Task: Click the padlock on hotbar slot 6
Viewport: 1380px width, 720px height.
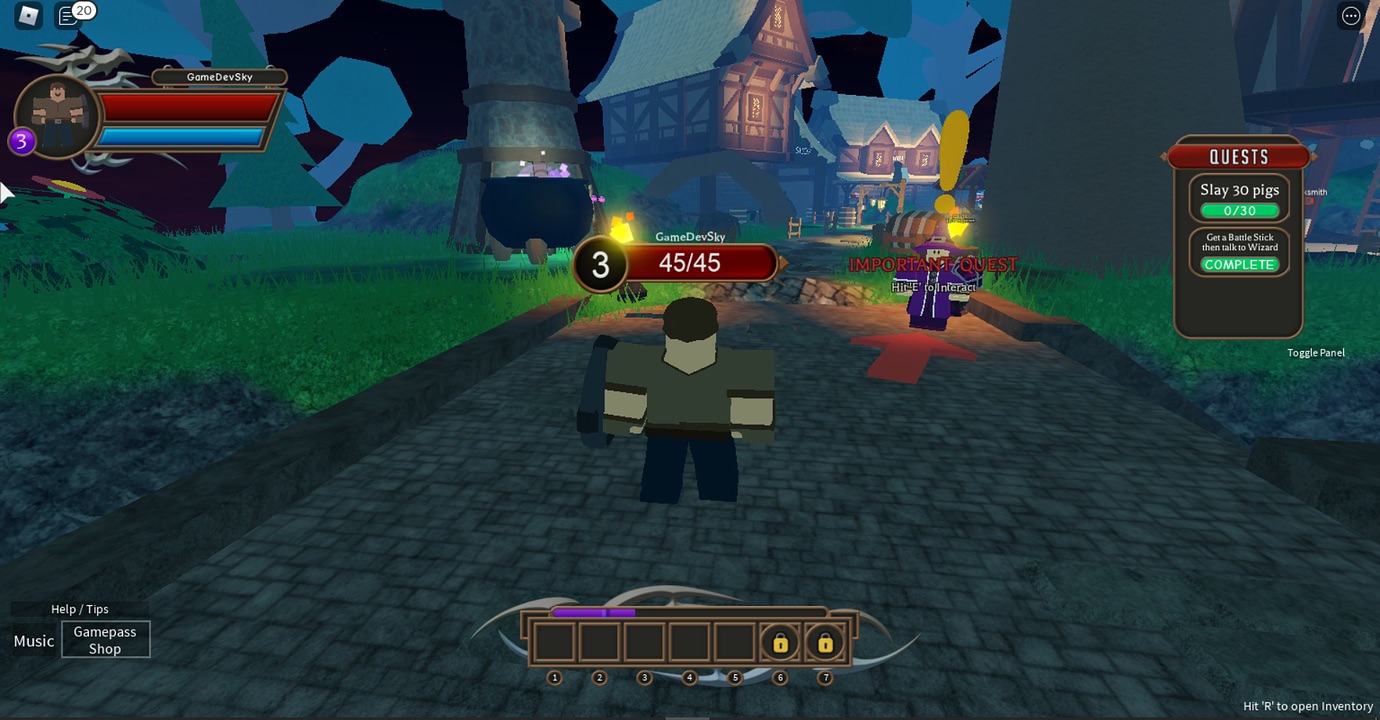Action: [780, 643]
